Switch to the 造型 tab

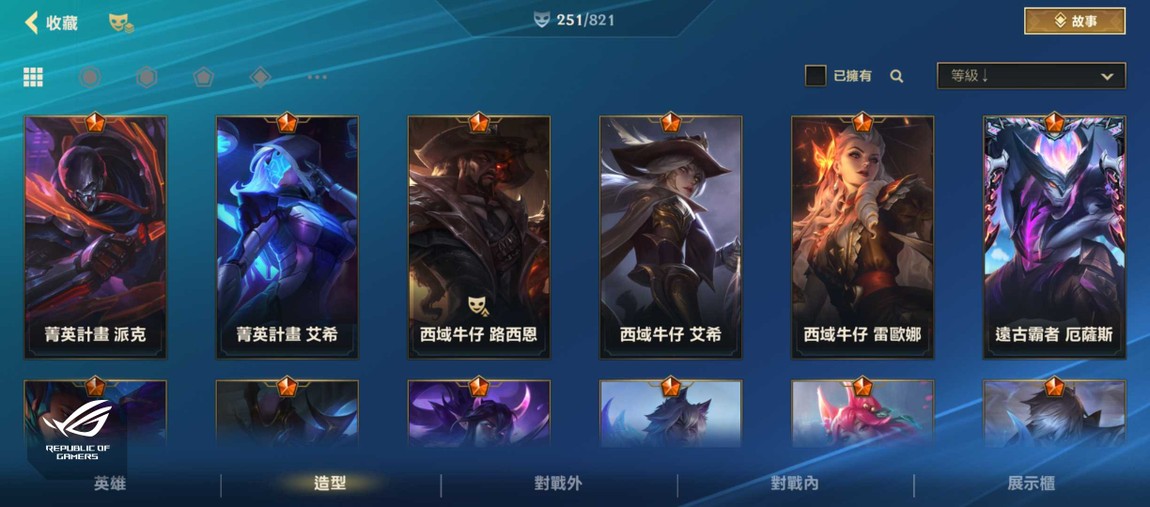tap(330, 484)
